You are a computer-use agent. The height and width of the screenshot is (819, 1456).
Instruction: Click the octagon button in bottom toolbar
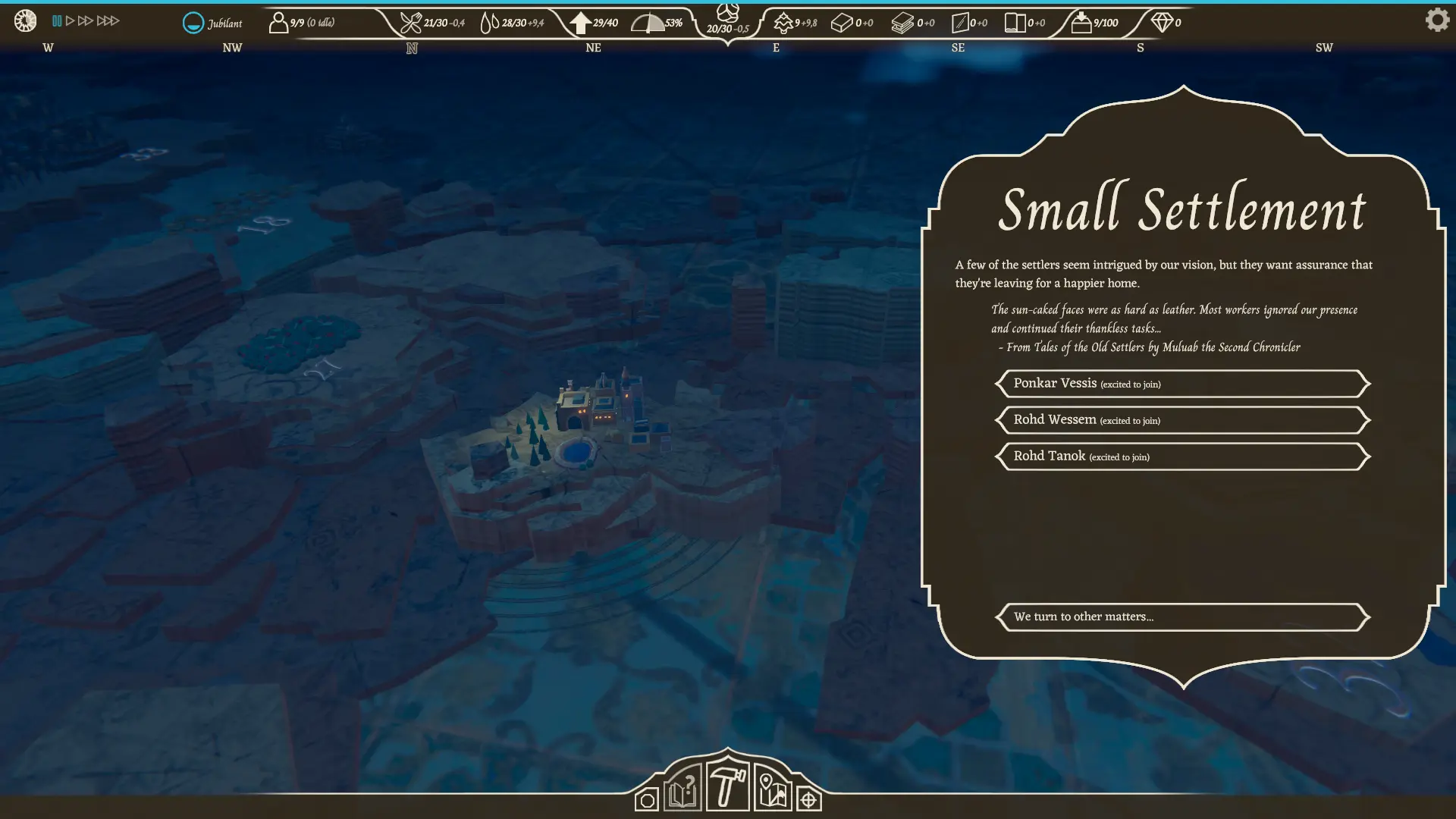(x=647, y=800)
